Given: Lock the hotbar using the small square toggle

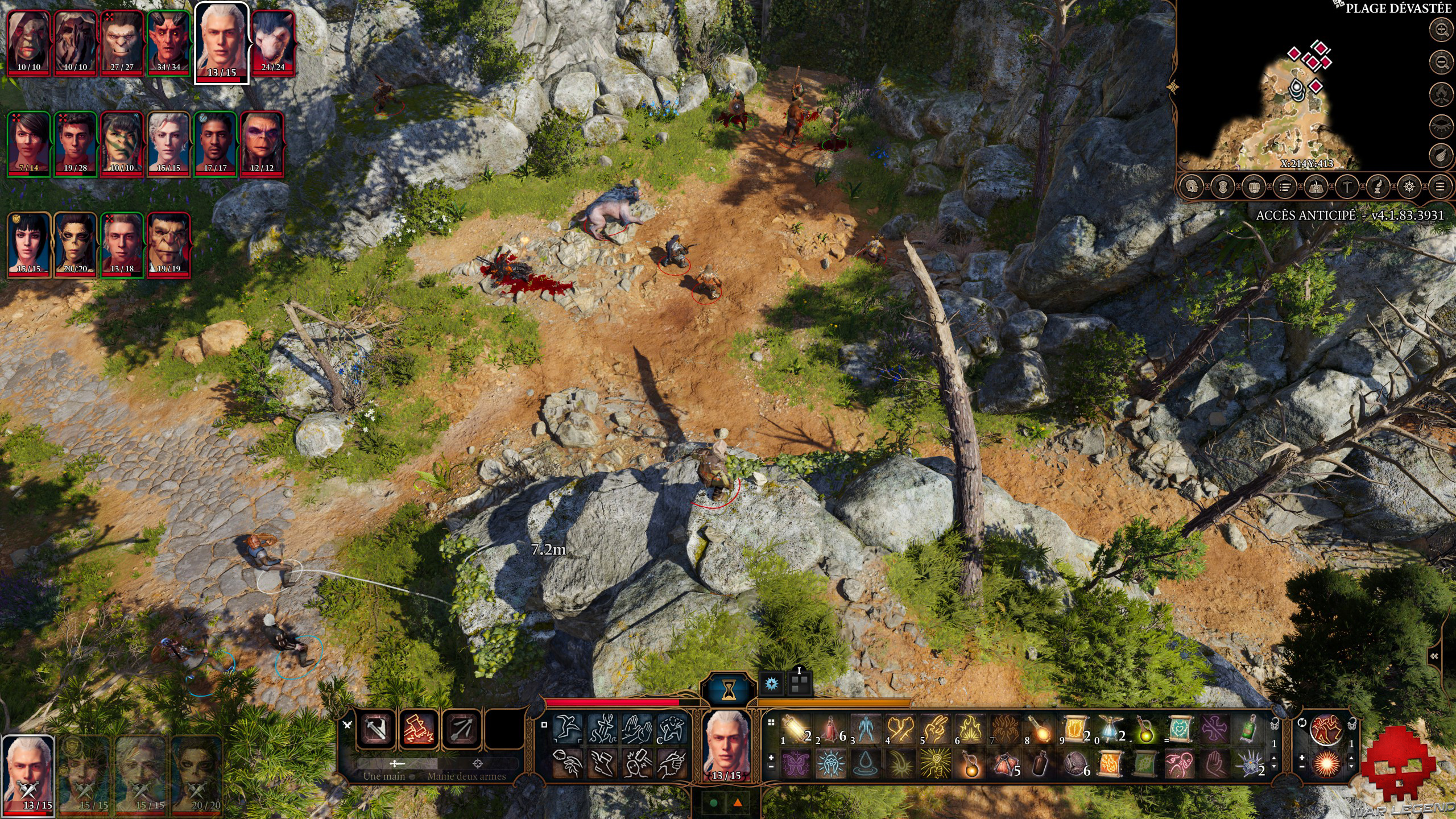Looking at the screenshot, I should coord(544,725).
